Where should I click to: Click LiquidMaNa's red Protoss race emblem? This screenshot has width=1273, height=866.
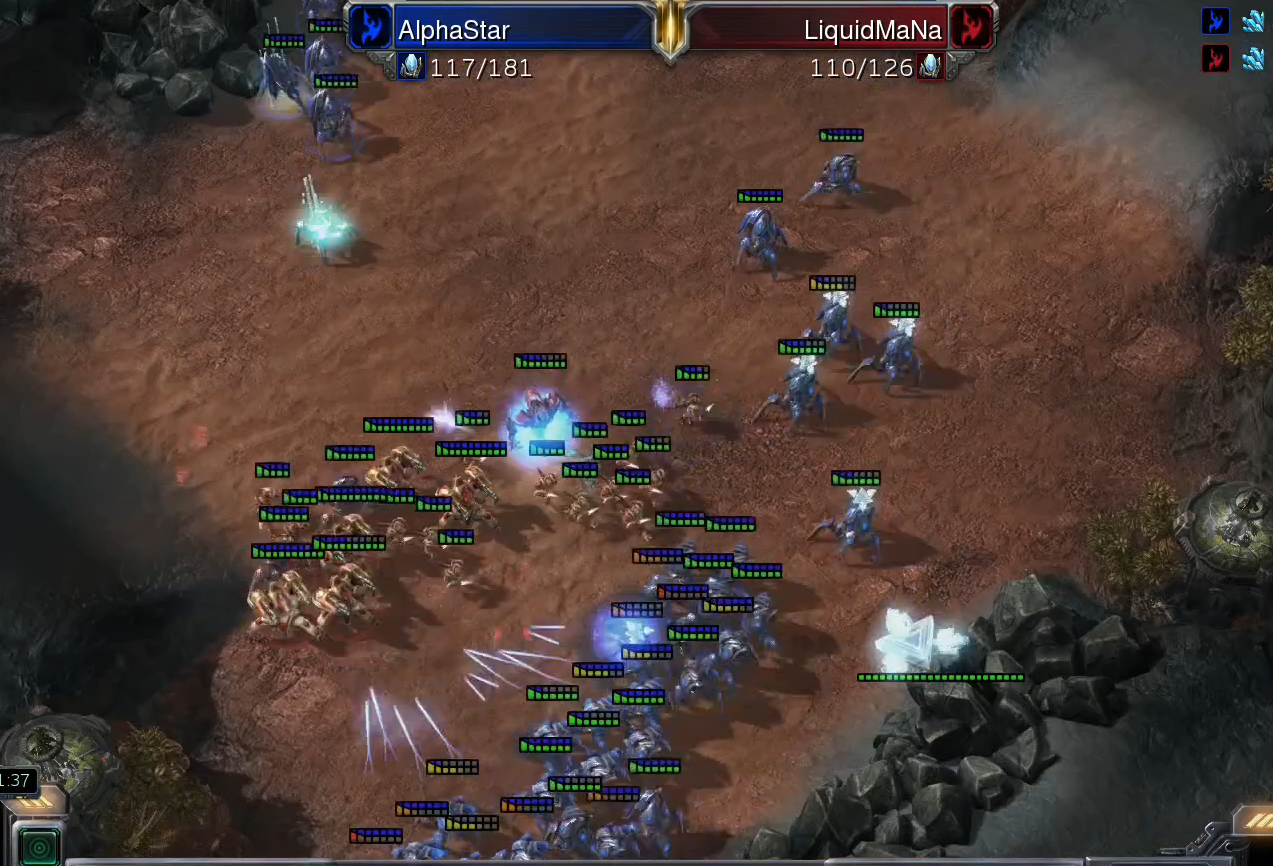point(969,28)
